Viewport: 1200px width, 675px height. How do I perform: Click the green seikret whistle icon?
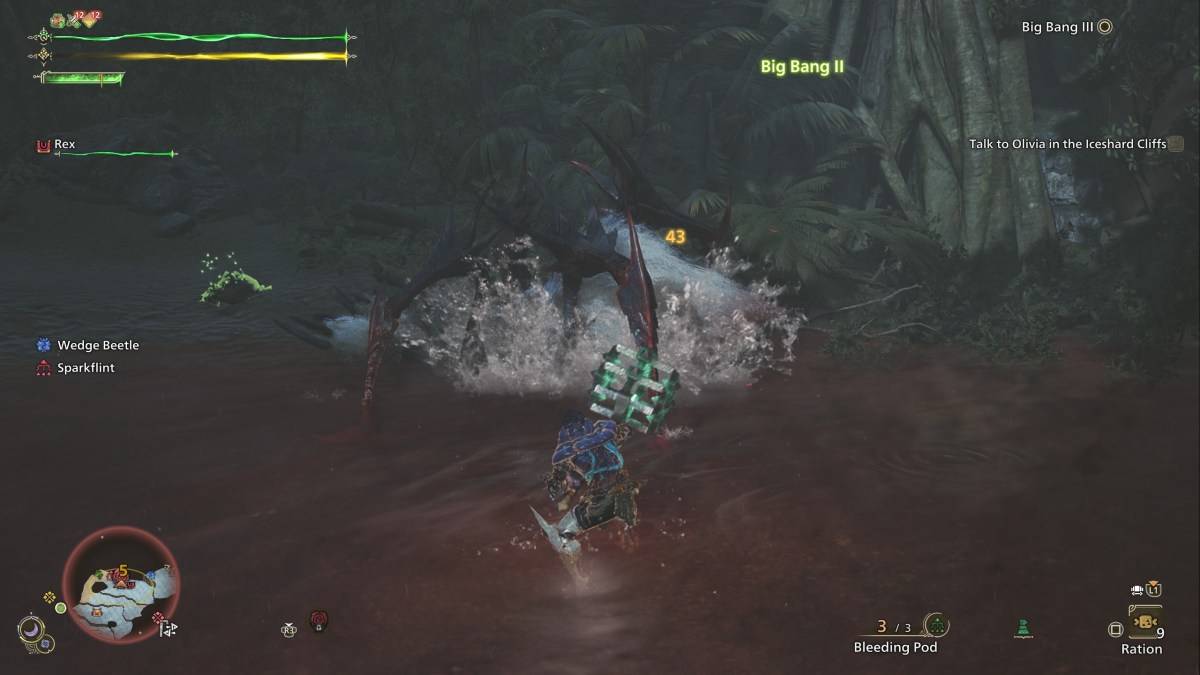click(x=1022, y=628)
